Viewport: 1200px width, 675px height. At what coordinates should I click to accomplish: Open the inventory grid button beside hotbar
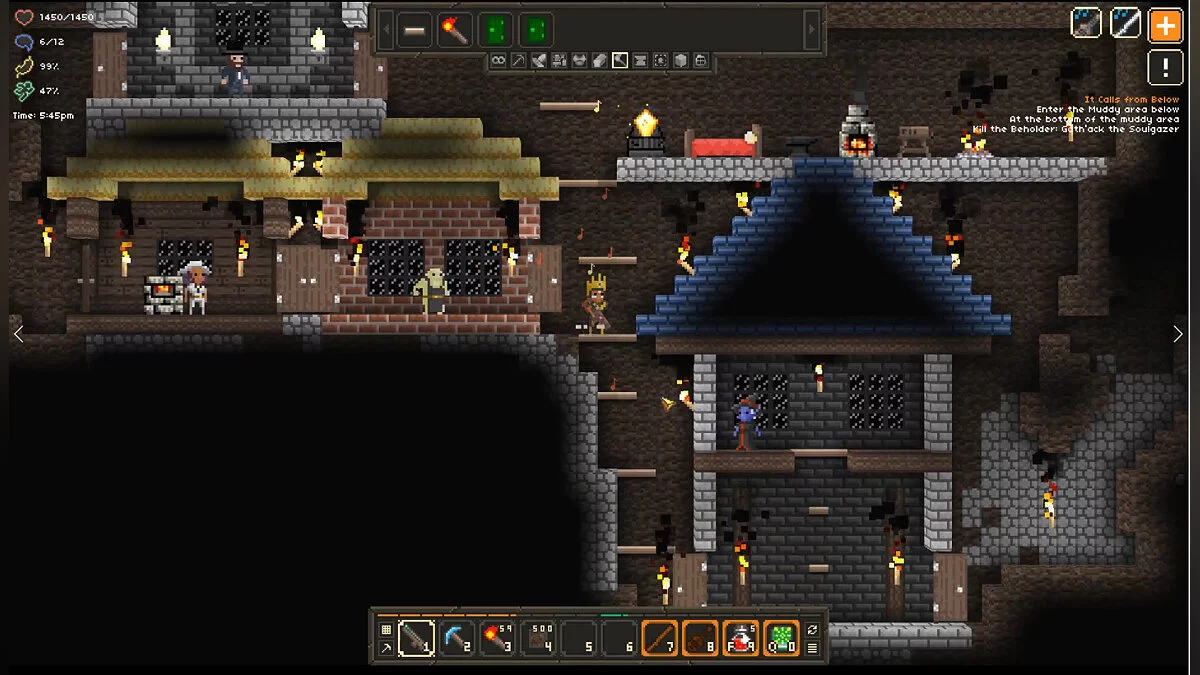(386, 629)
